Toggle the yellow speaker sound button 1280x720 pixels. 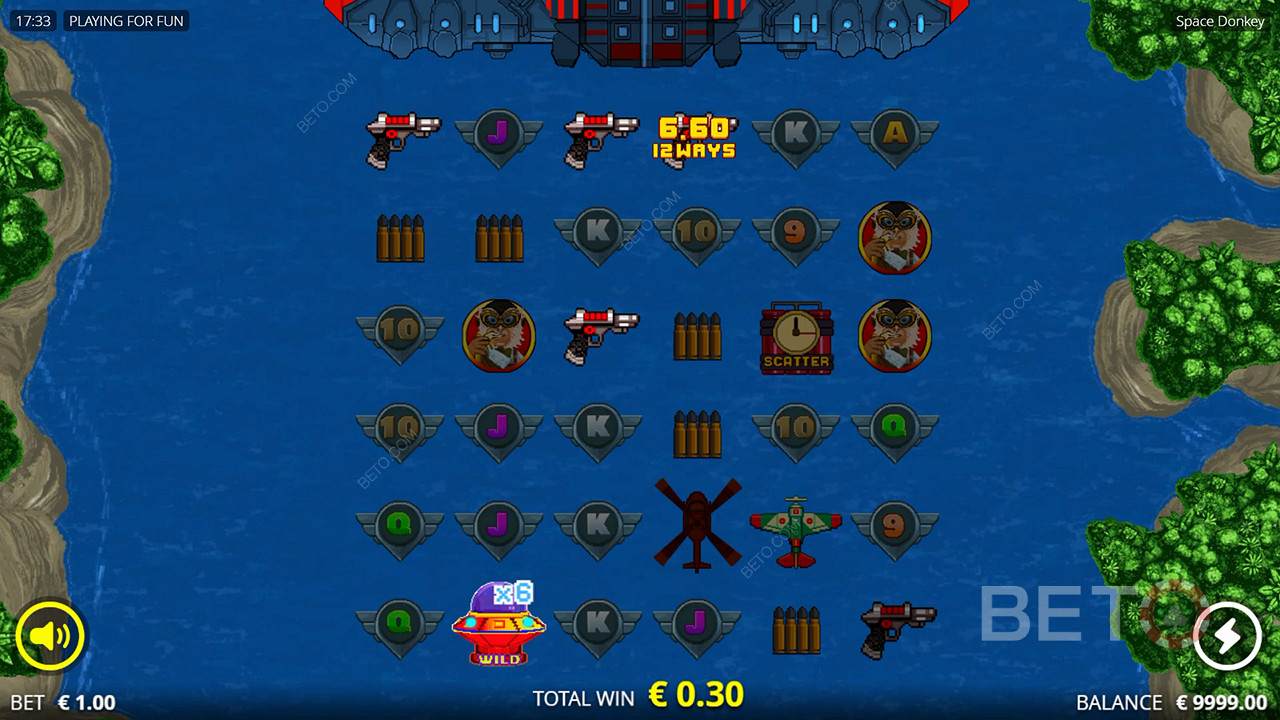(50, 636)
